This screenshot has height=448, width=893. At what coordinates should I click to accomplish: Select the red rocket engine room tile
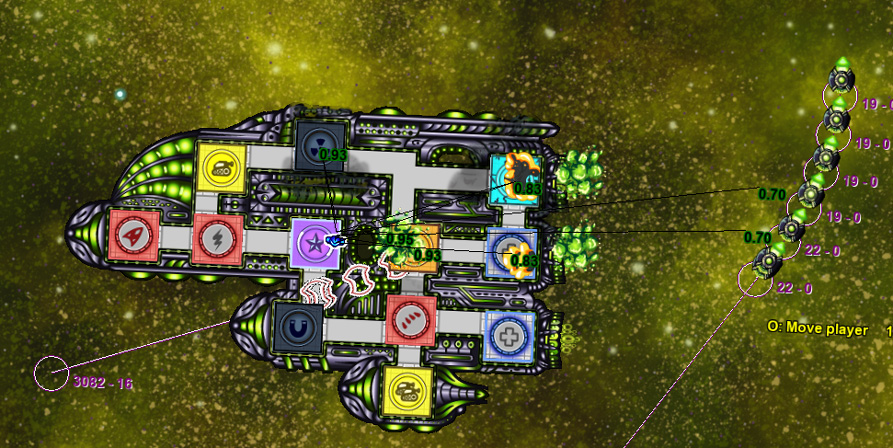(133, 236)
